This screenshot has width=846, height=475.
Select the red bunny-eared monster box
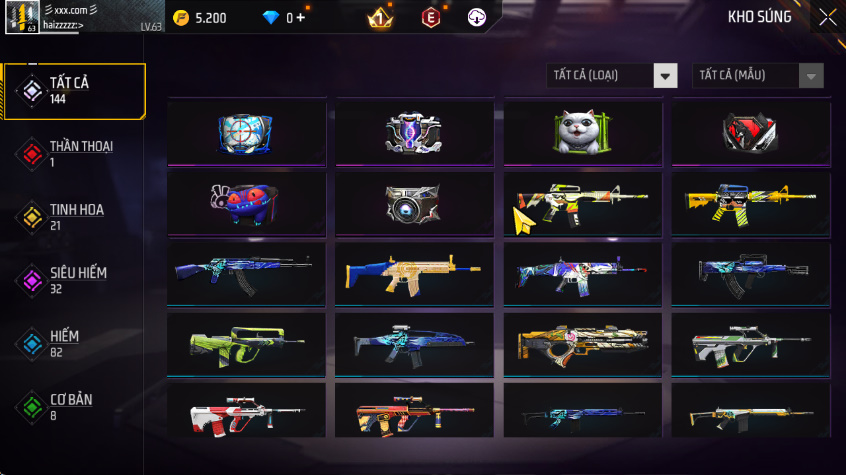point(246,203)
